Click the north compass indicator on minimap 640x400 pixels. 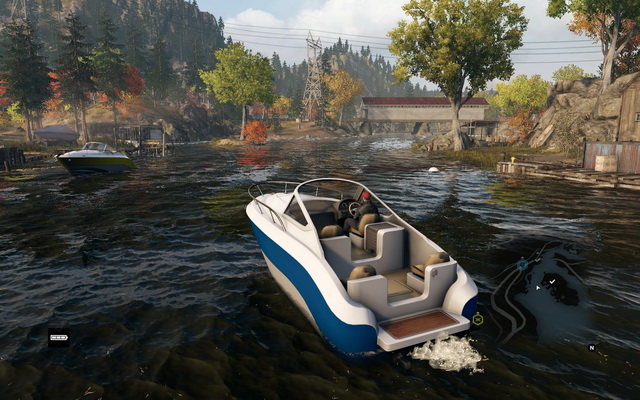click(x=591, y=347)
